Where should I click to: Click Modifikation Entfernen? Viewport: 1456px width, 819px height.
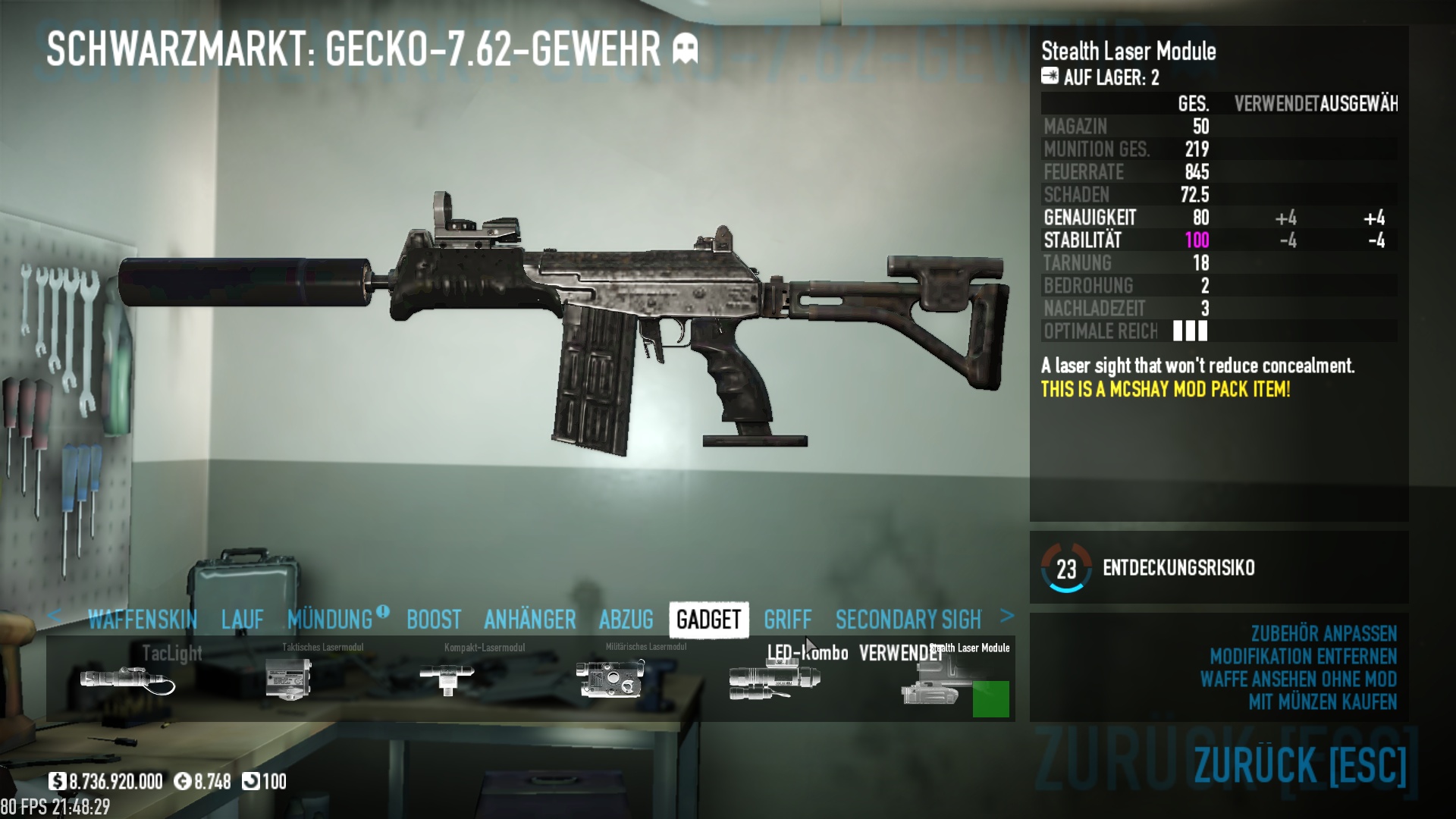coord(1303,656)
